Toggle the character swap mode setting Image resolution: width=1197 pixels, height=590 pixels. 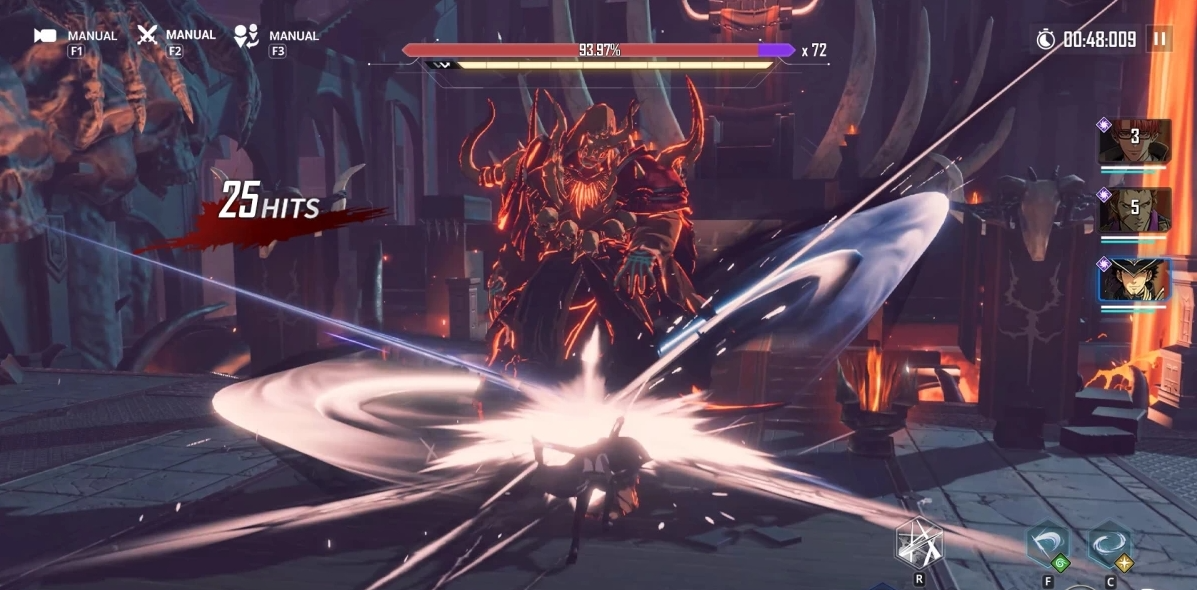(x=245, y=36)
